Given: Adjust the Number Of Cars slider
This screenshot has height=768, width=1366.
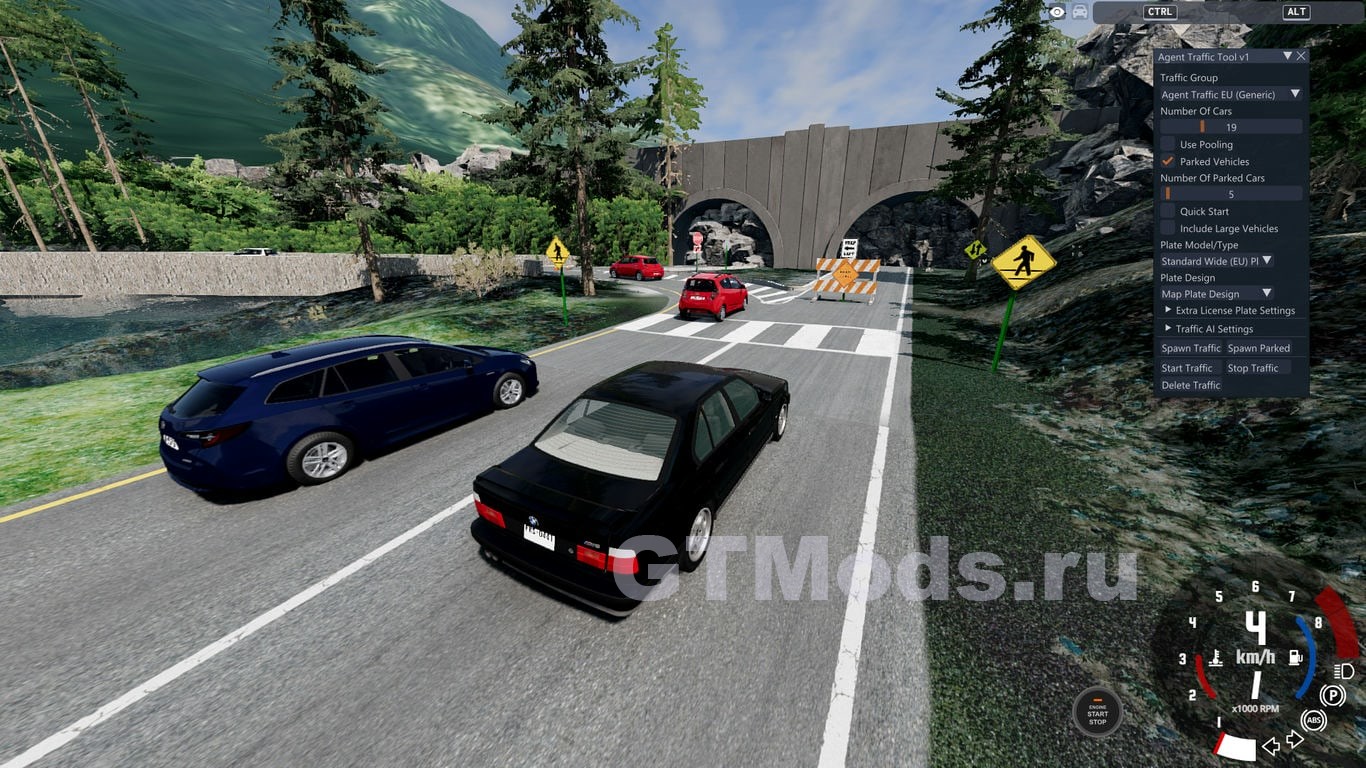Looking at the screenshot, I should pyautogui.click(x=1230, y=127).
